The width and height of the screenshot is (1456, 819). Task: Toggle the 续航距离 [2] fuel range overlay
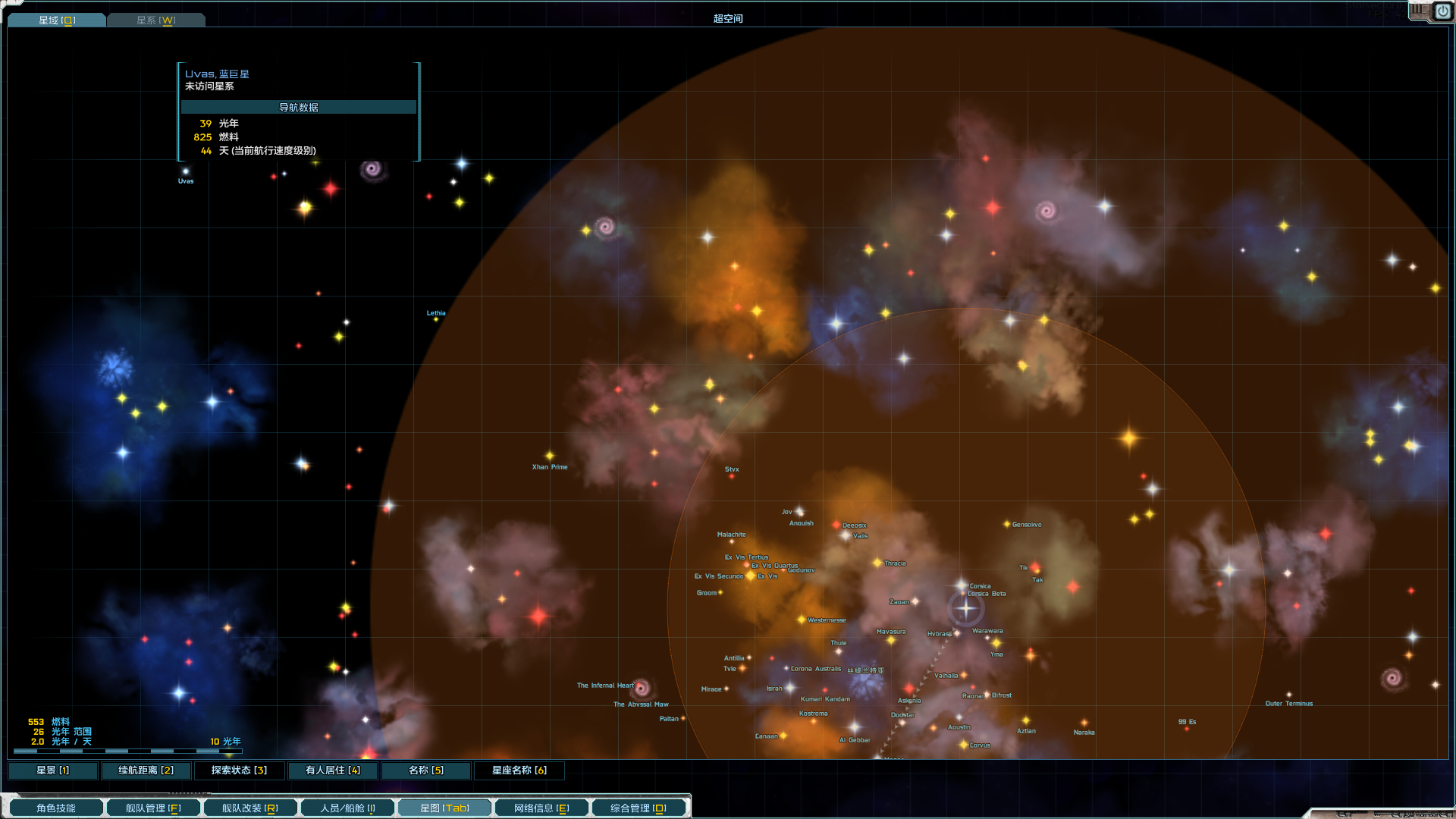pyautogui.click(x=146, y=770)
